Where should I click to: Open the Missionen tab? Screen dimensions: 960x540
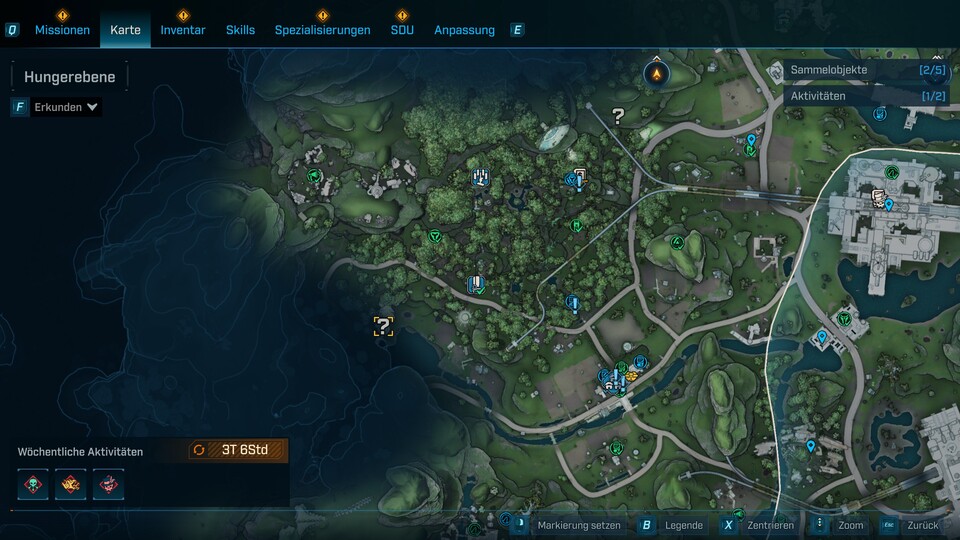pos(62,30)
